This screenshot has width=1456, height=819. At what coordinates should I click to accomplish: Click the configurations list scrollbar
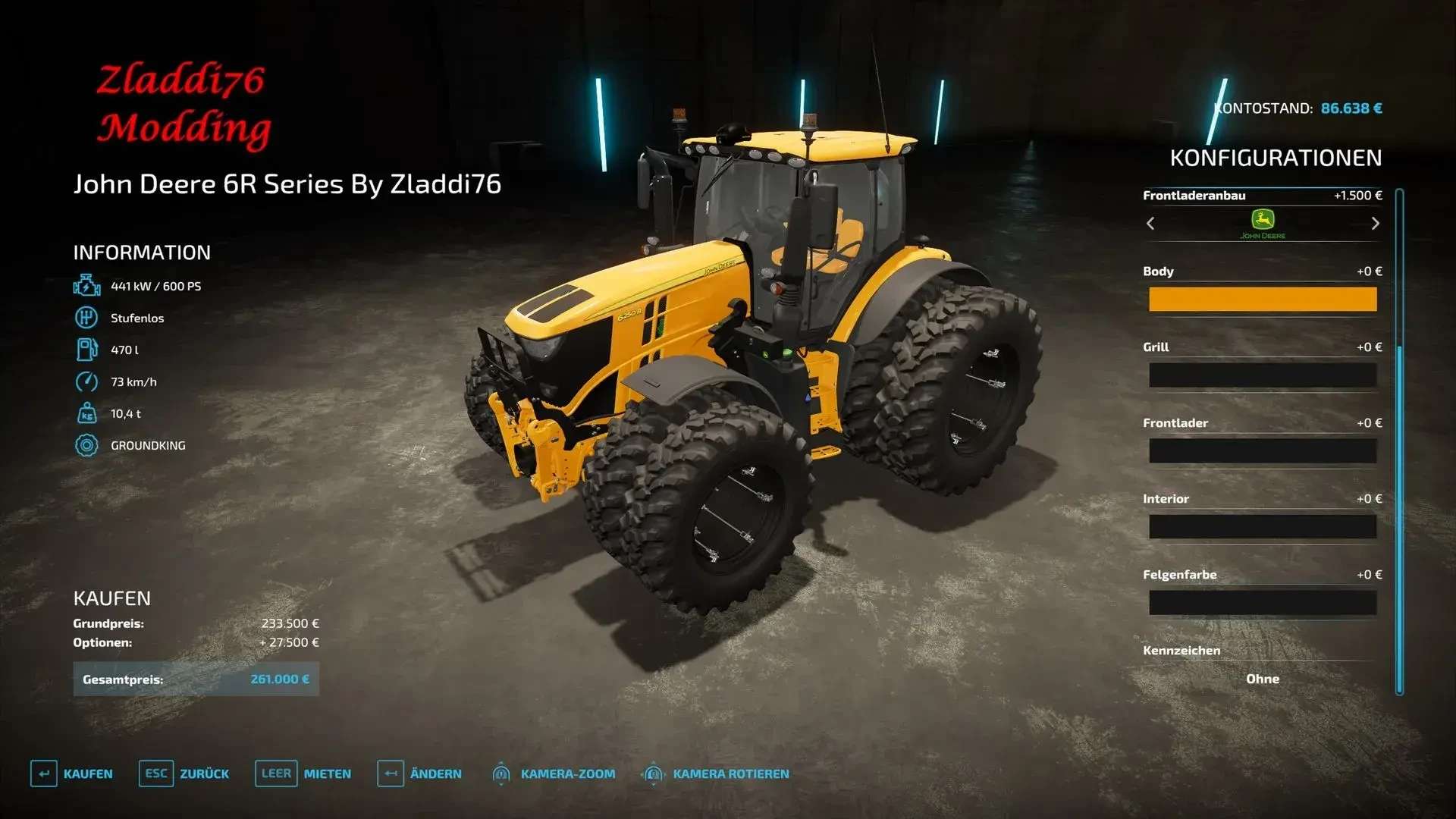tap(1399, 441)
